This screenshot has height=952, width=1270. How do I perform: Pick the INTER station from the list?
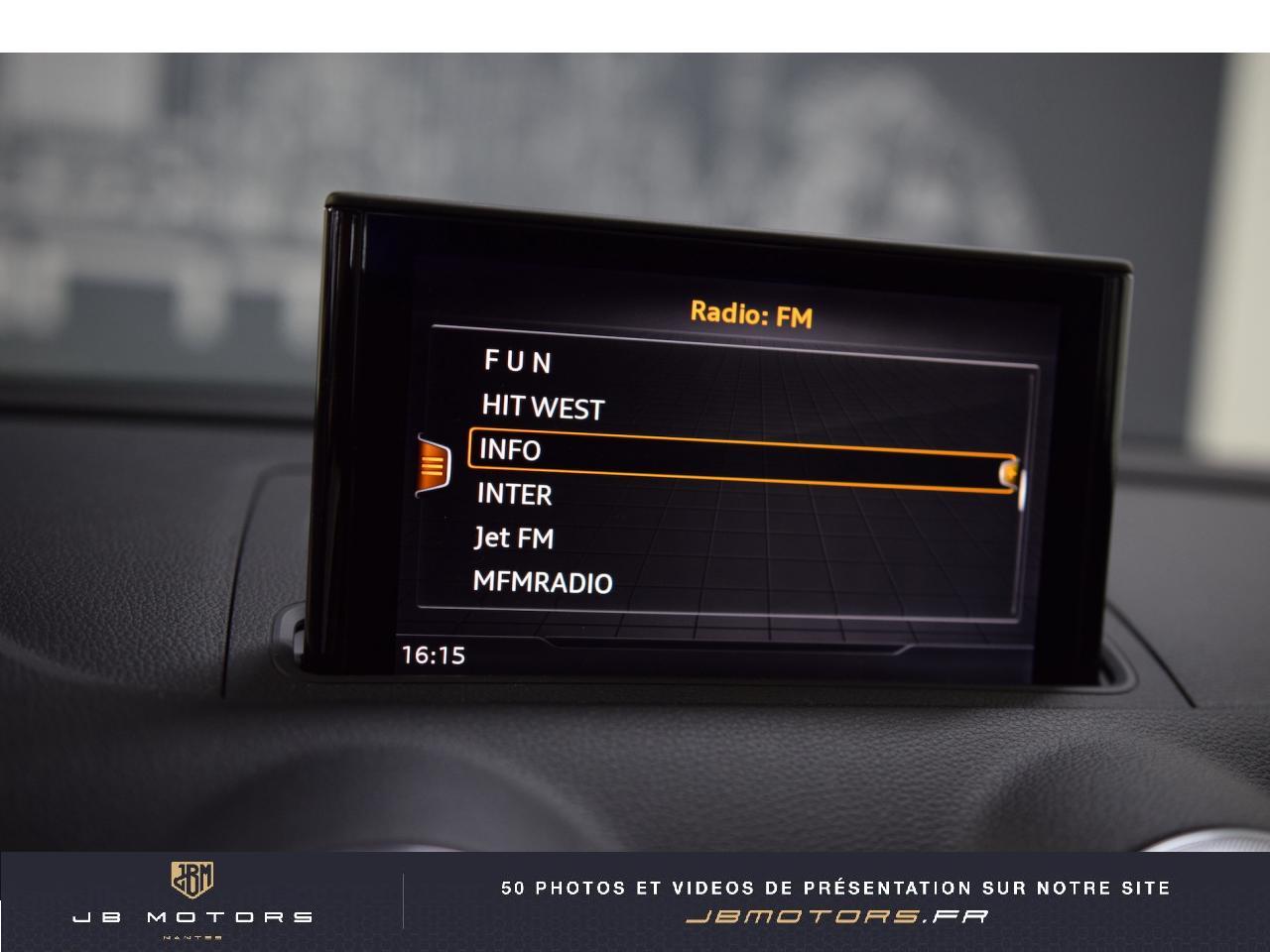click(x=514, y=494)
